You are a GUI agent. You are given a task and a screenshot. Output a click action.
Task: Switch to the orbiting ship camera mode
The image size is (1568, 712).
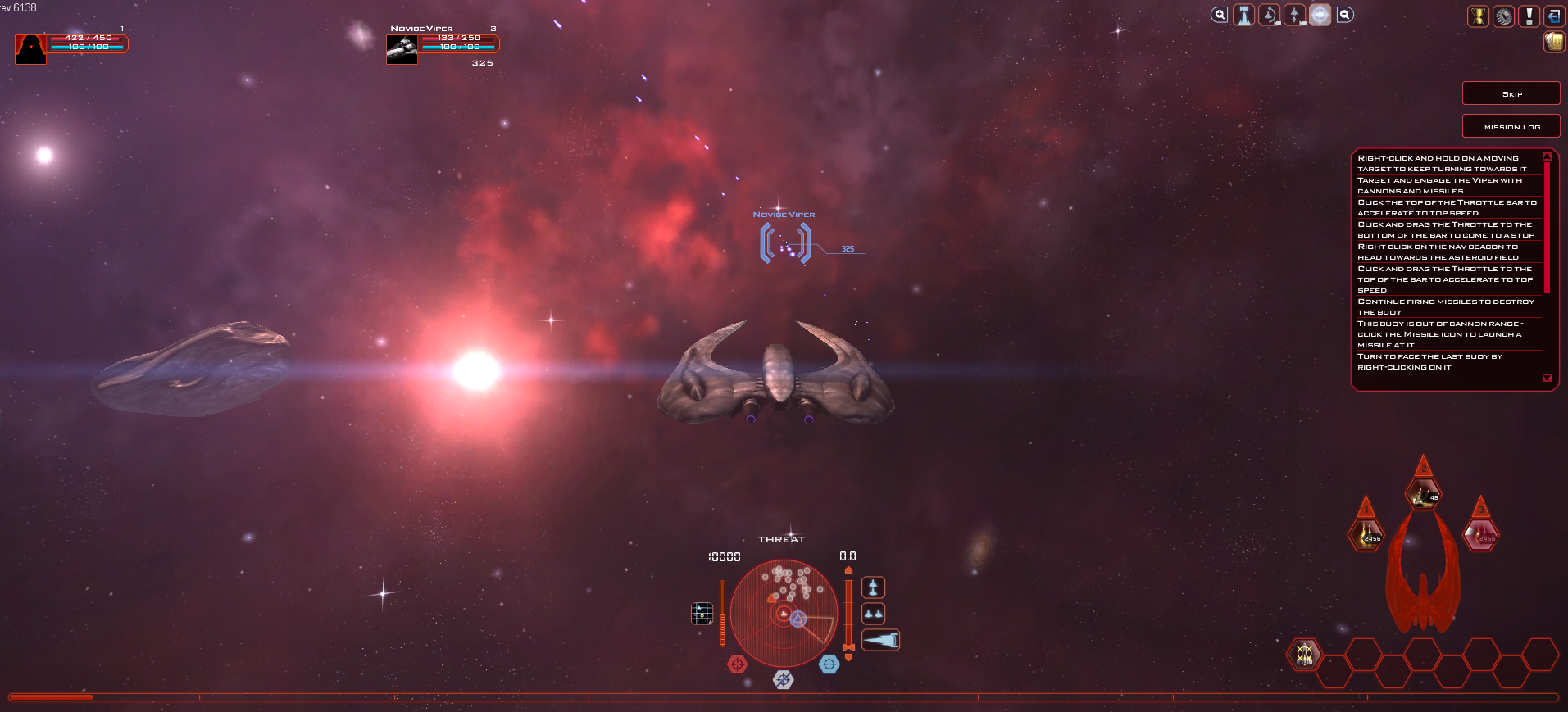tap(1270, 15)
